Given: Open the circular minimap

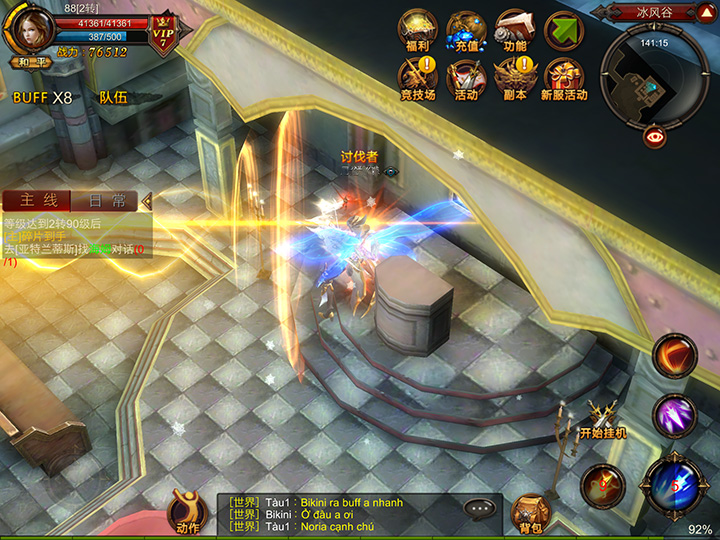Looking at the screenshot, I should (x=655, y=75).
